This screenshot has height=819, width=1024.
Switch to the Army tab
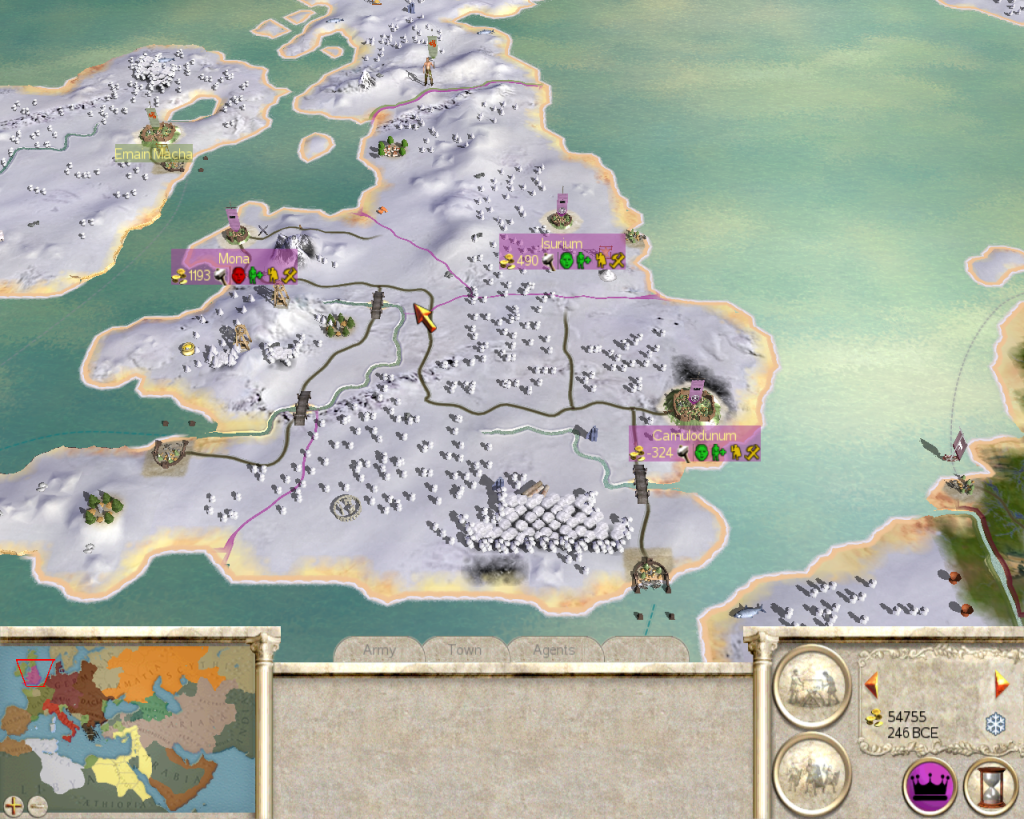(379, 650)
